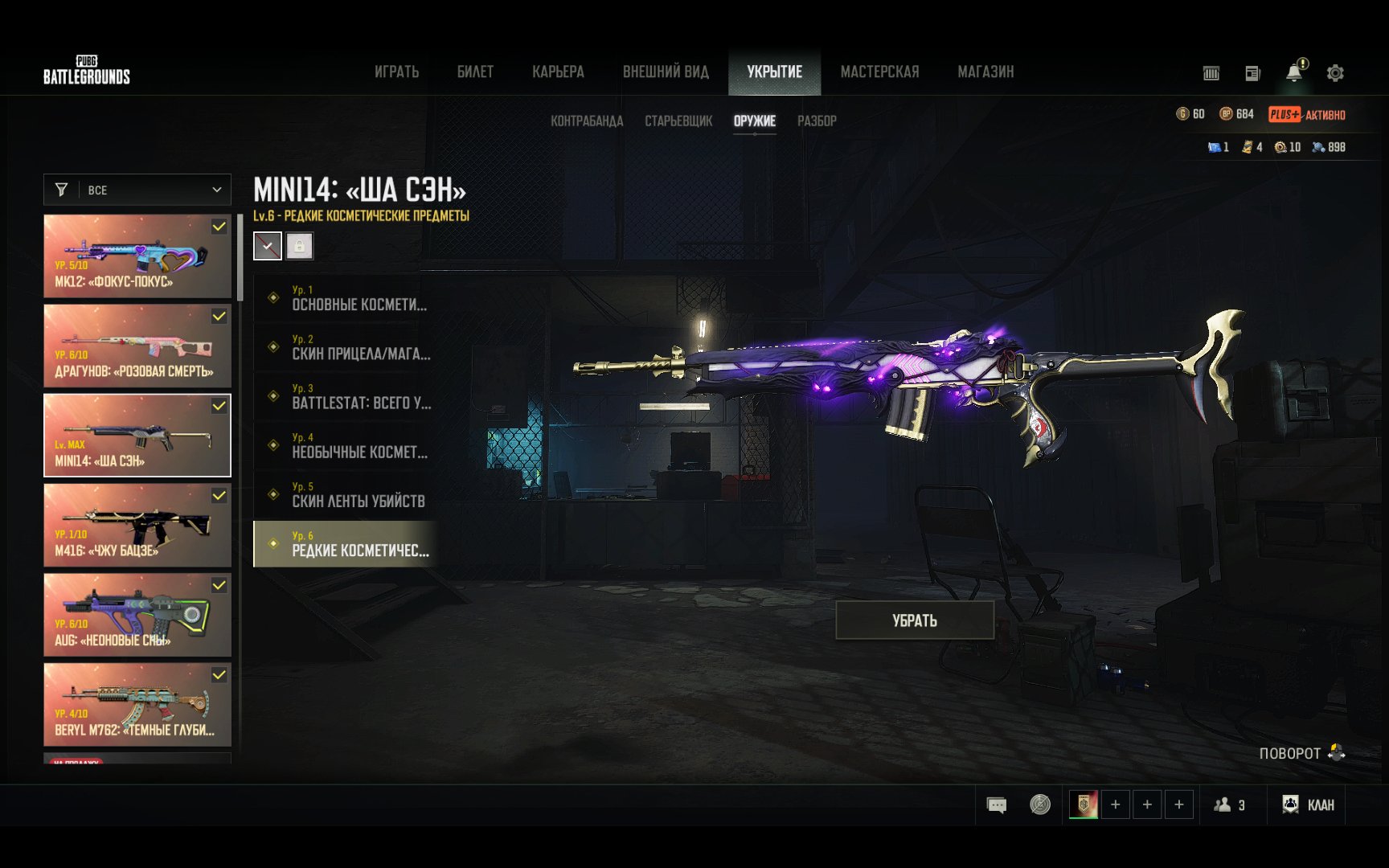
Task: Open the КАРЬЕРА section
Action: [558, 72]
